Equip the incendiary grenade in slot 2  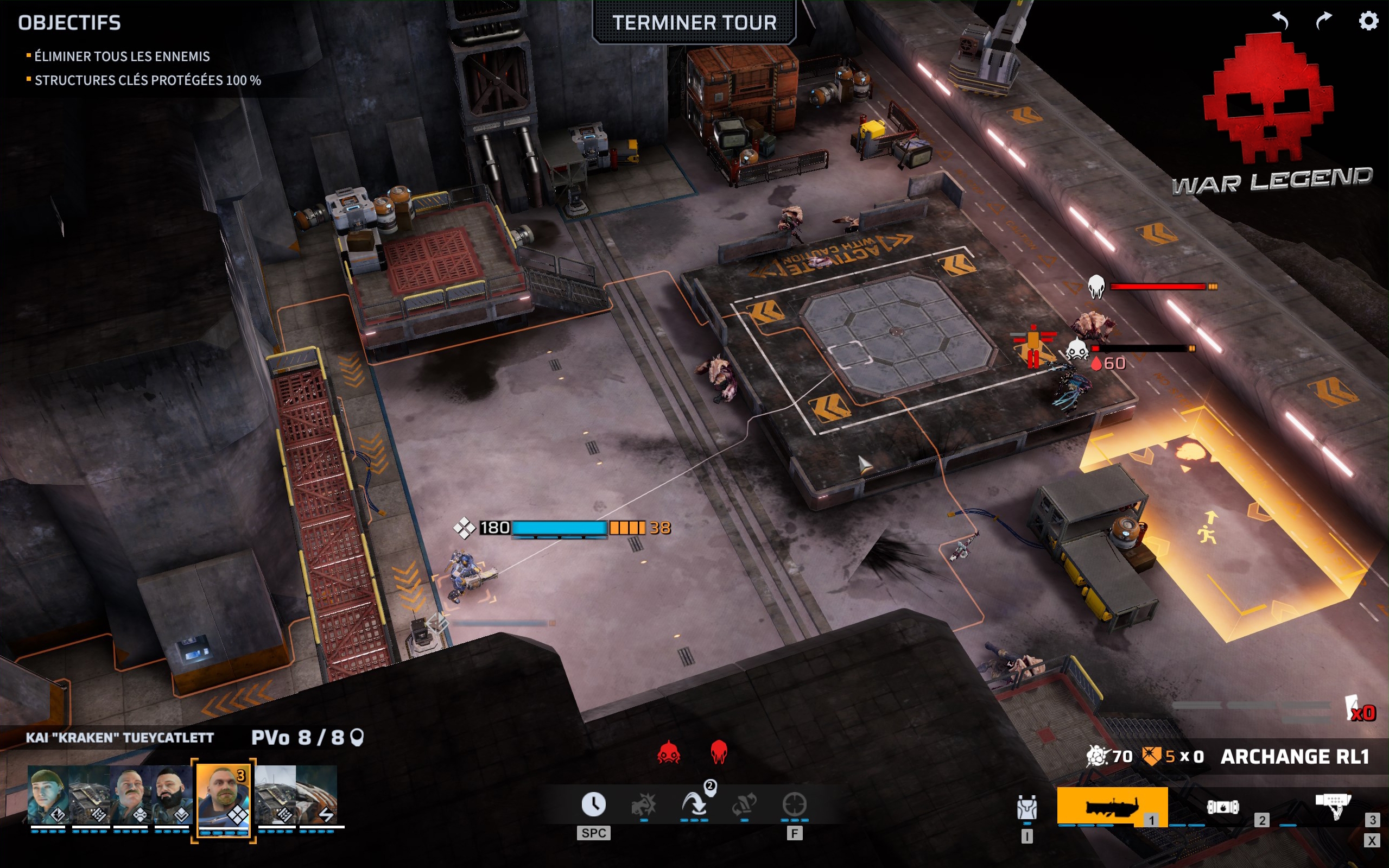tap(1222, 807)
